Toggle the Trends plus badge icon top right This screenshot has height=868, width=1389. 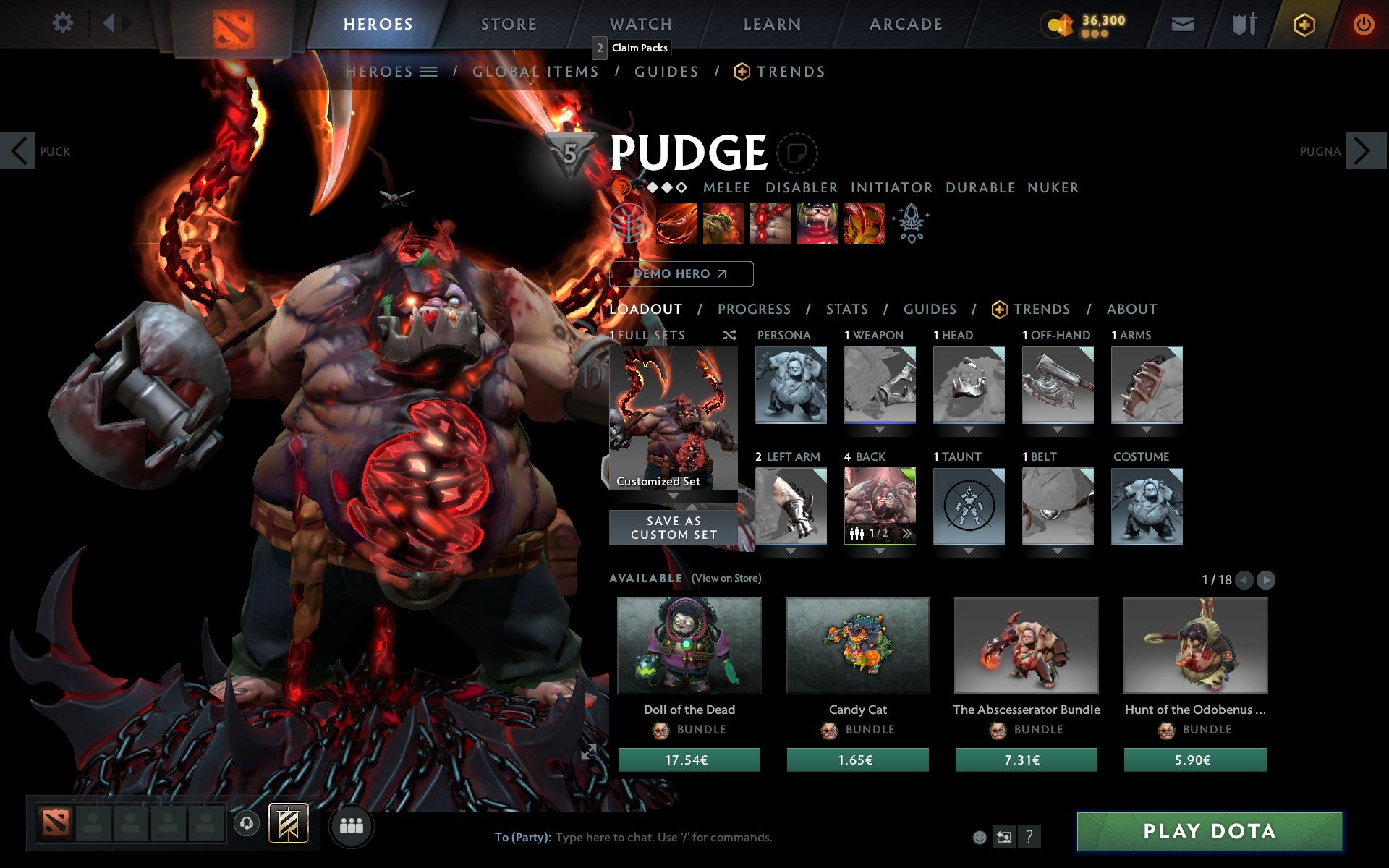point(1304,23)
